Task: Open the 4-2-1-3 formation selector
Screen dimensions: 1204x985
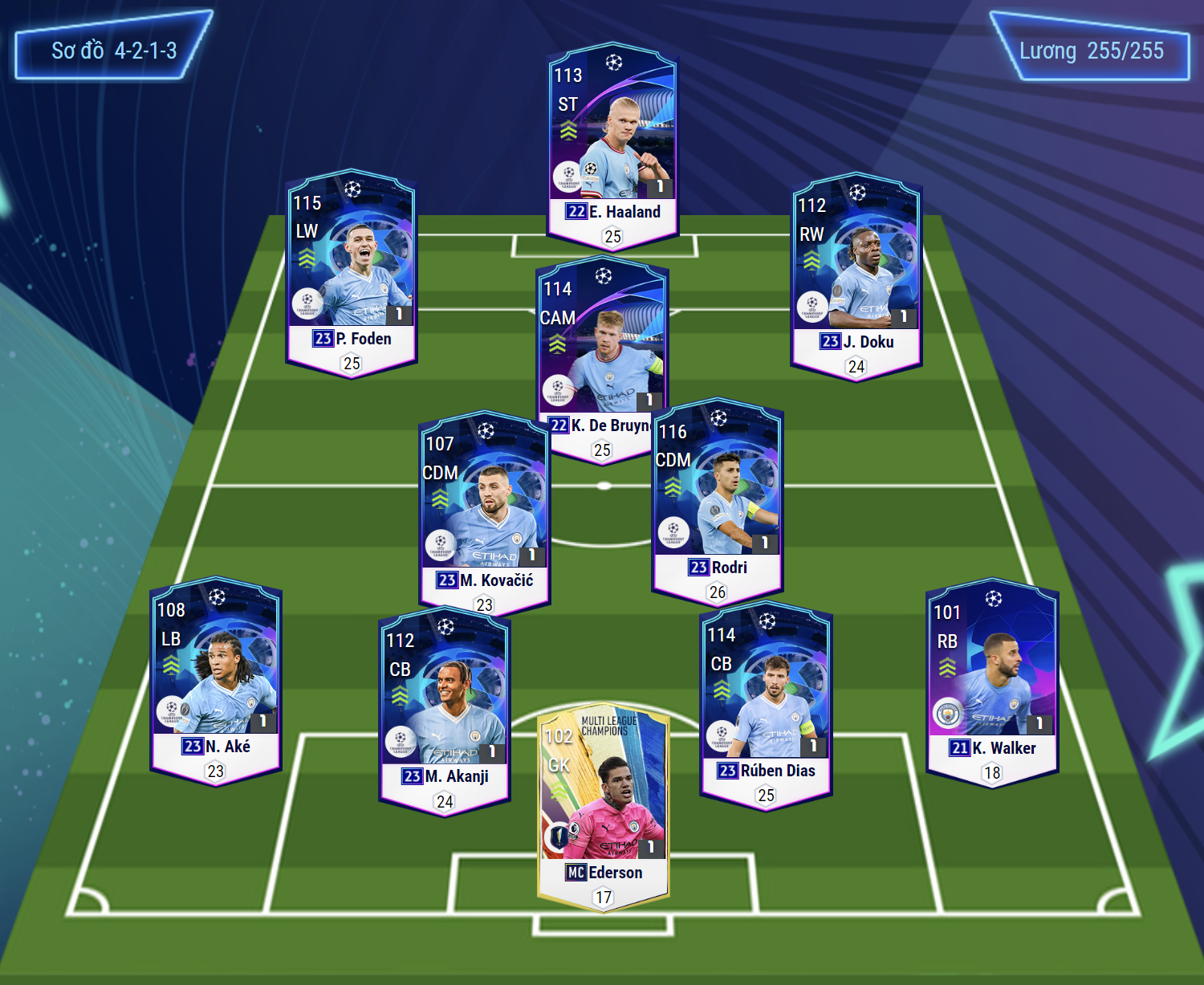Action: 113,51
